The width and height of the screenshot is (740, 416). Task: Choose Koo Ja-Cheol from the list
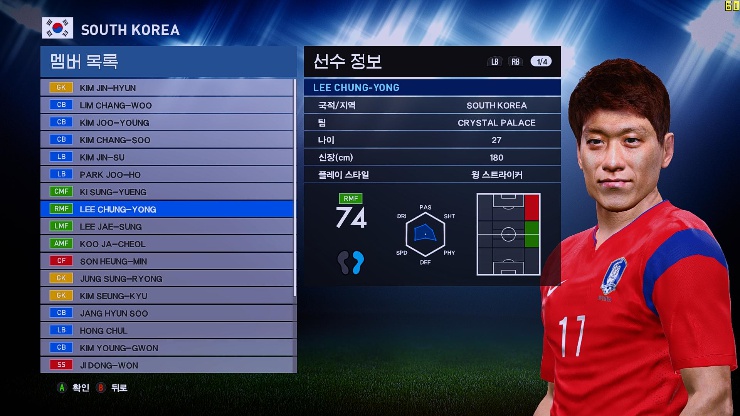(x=168, y=244)
